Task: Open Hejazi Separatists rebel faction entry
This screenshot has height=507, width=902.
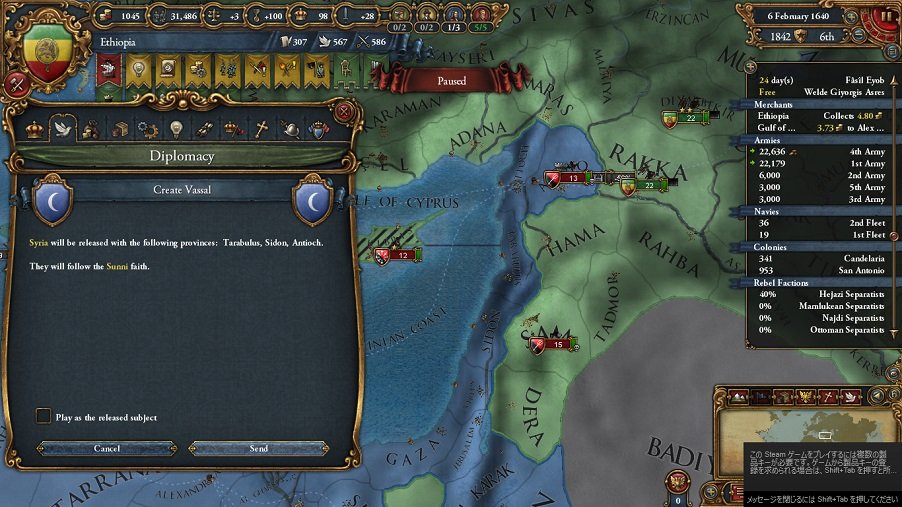Action: click(820, 294)
